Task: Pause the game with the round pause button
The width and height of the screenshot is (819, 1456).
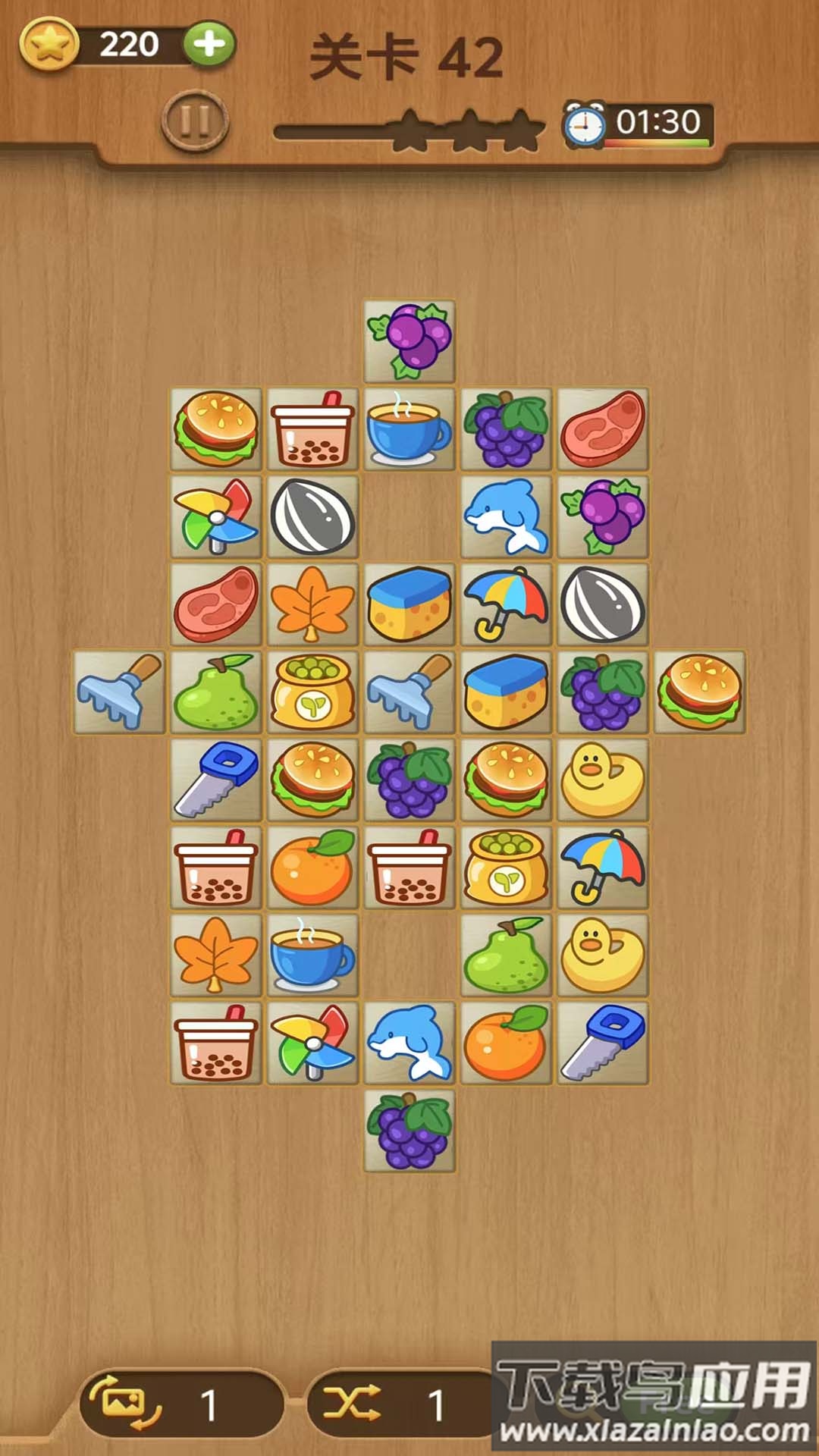Action: tap(194, 121)
